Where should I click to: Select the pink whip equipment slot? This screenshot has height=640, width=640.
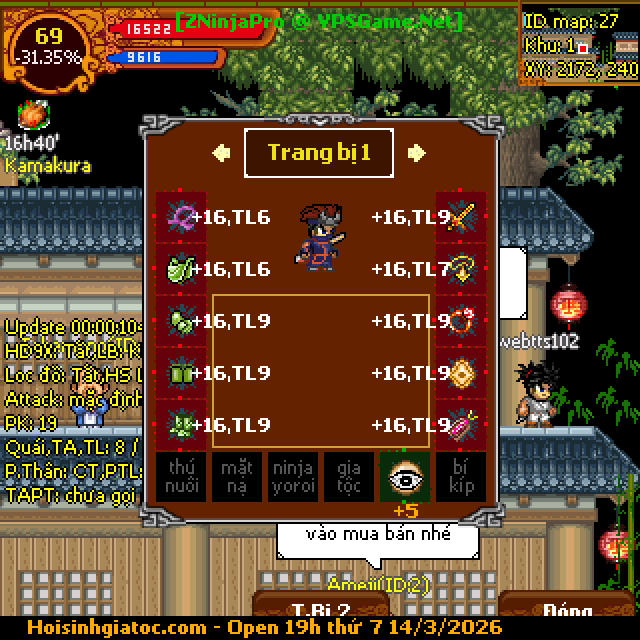coord(181,217)
